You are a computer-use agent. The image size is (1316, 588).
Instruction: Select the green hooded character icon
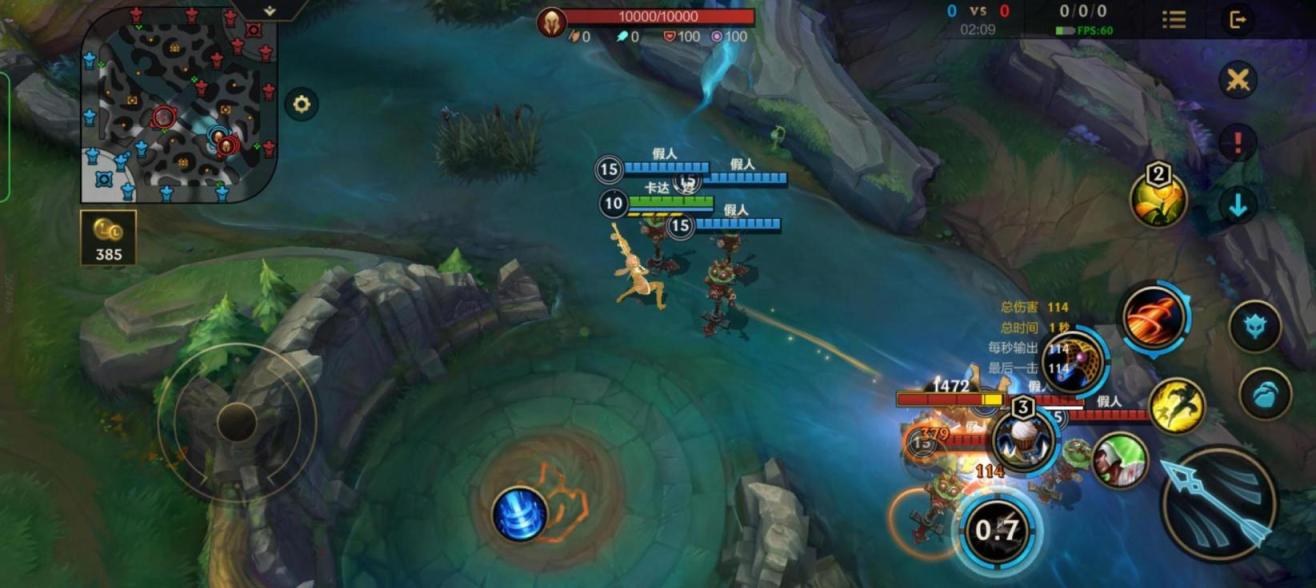(x=1119, y=460)
